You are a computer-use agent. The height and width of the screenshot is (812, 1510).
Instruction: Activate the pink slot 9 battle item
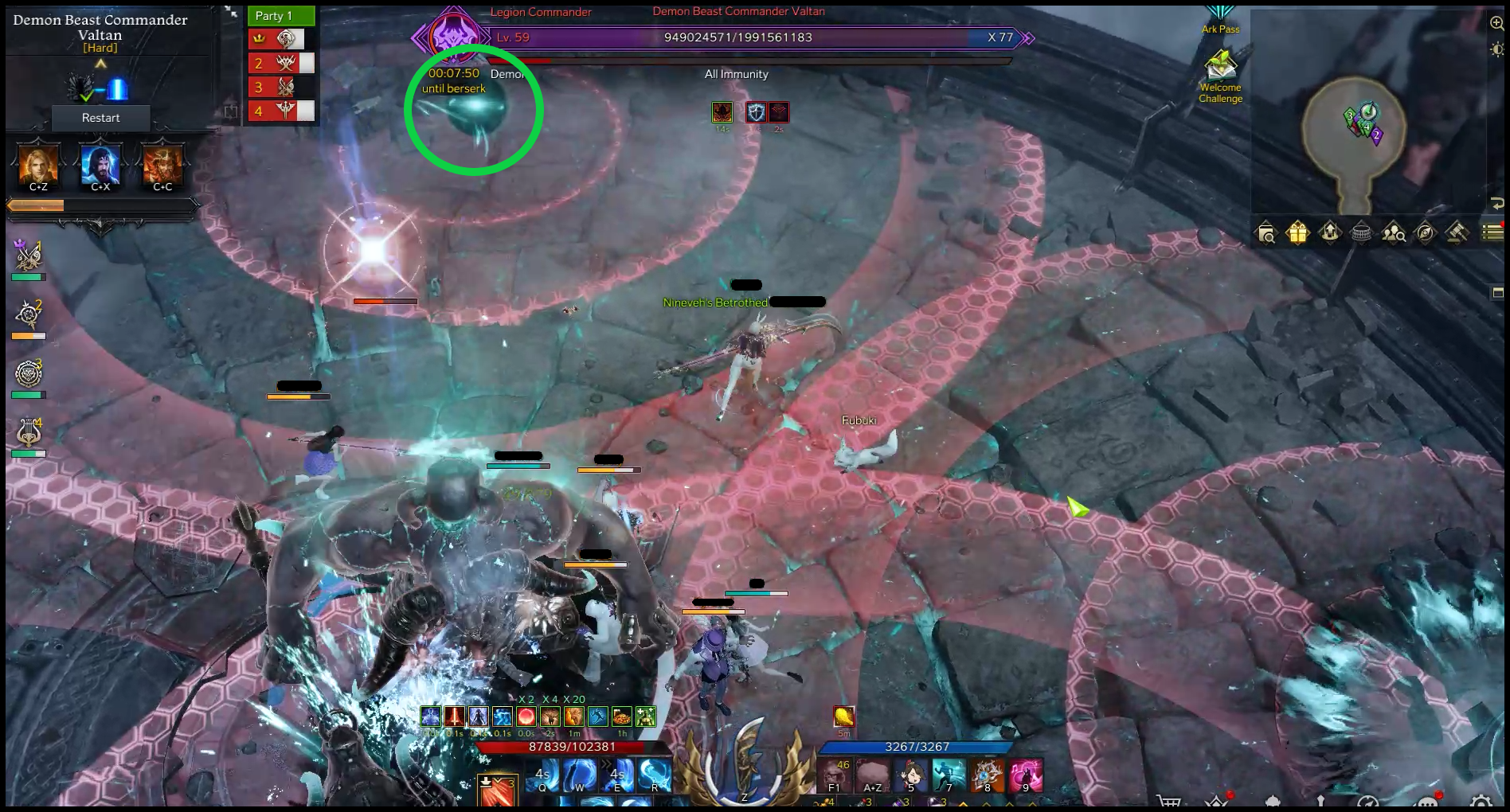click(1025, 775)
